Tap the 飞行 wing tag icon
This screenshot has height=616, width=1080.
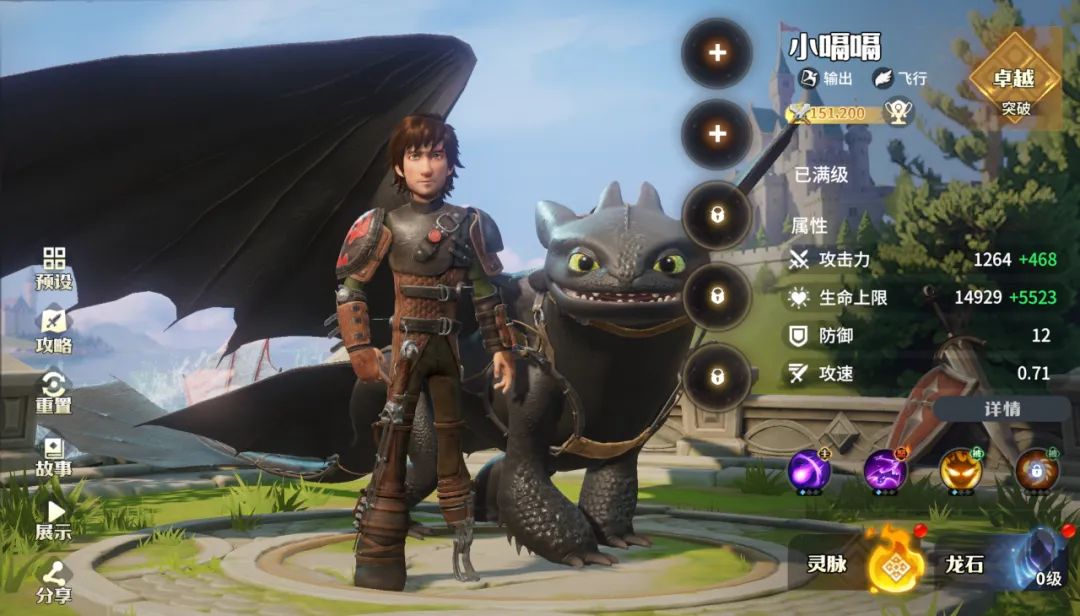pos(884,79)
